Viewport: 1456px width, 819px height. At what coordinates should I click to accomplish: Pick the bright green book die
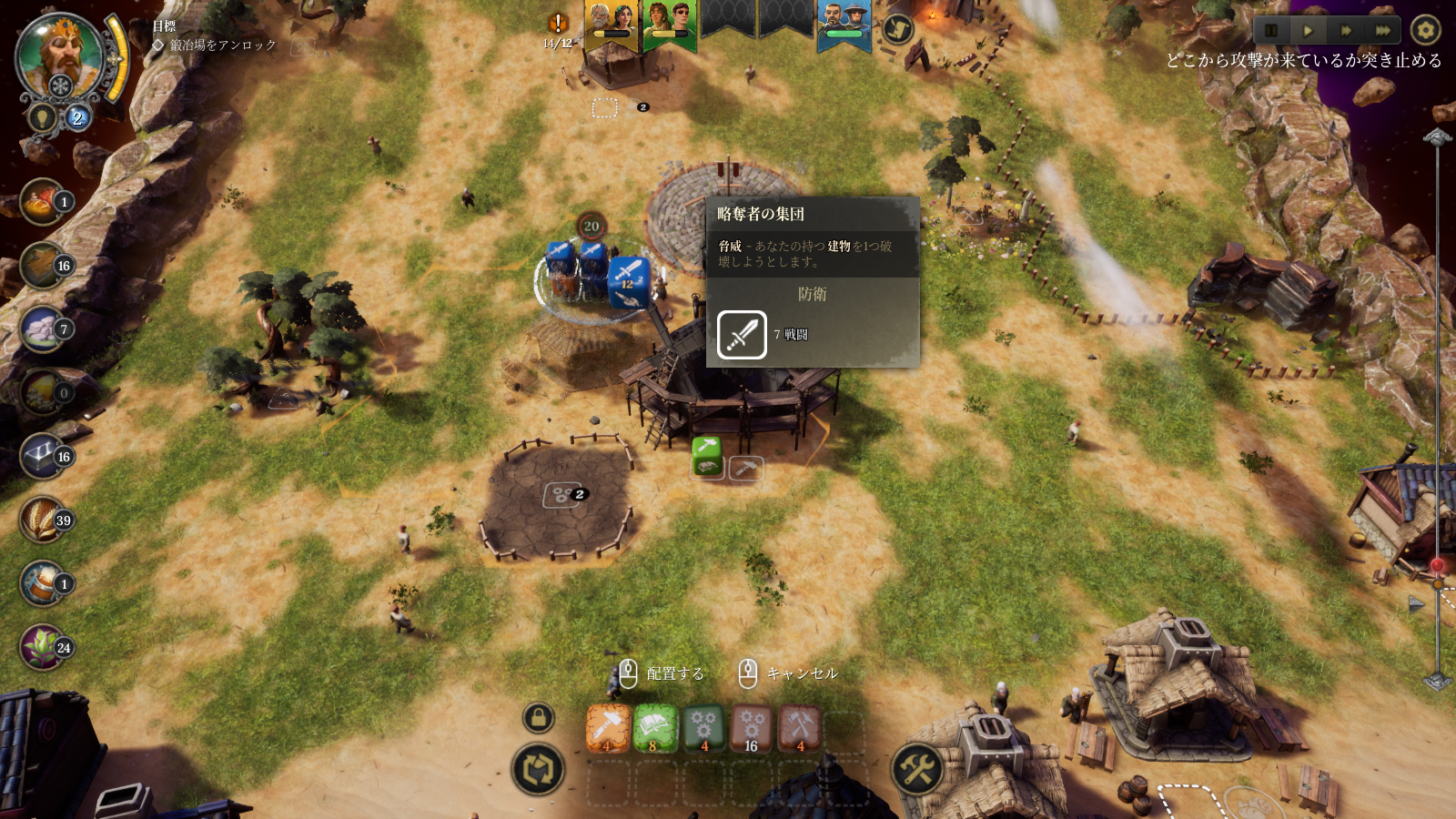655,728
